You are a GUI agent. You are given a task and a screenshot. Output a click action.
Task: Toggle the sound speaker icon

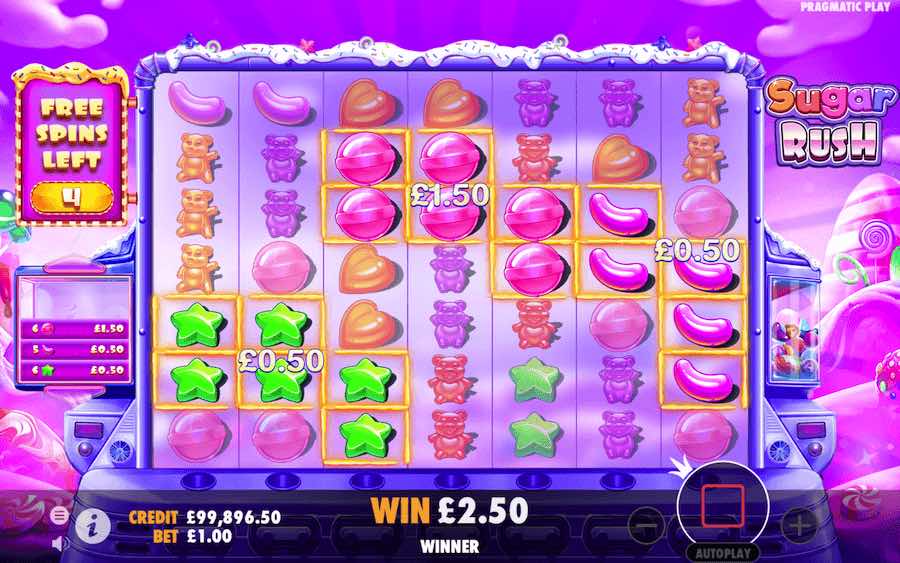pos(60,543)
